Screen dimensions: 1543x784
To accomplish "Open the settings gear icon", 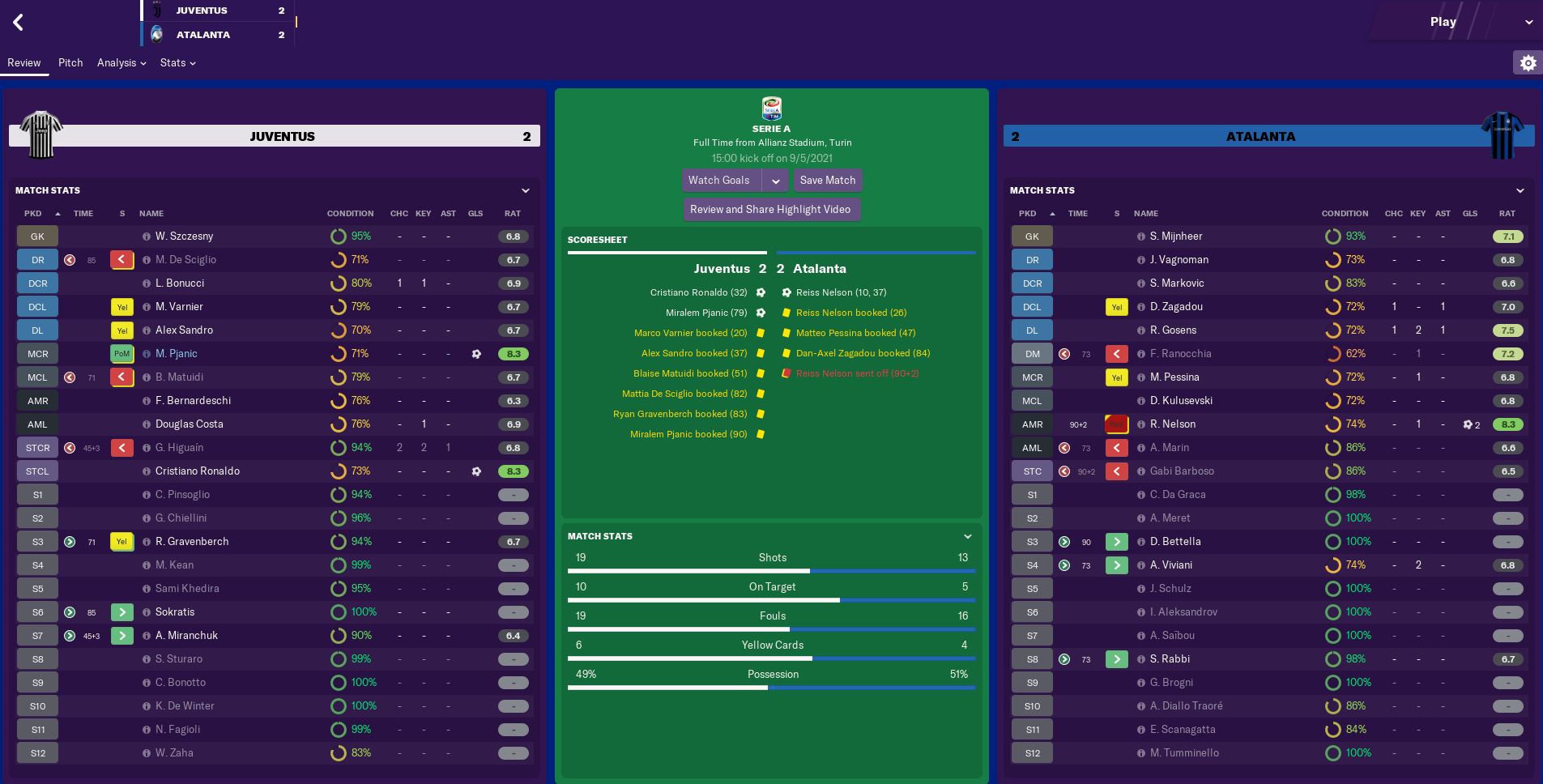I will pos(1528,62).
